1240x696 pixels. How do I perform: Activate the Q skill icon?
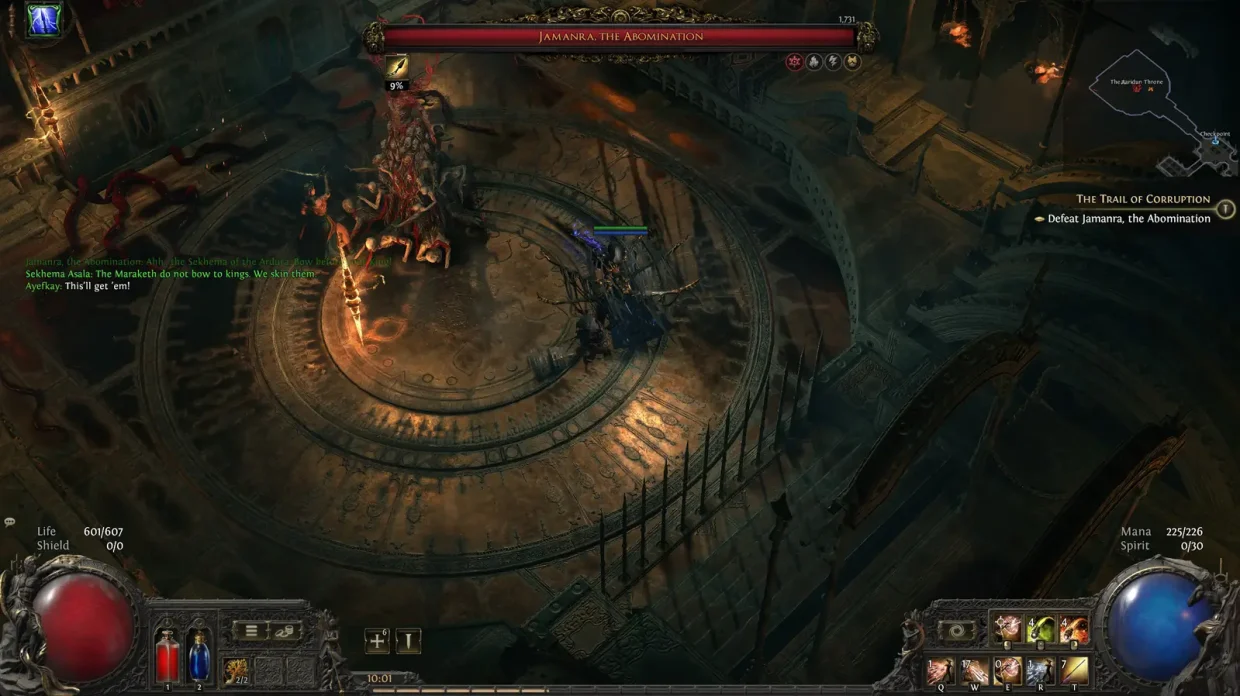point(939,671)
